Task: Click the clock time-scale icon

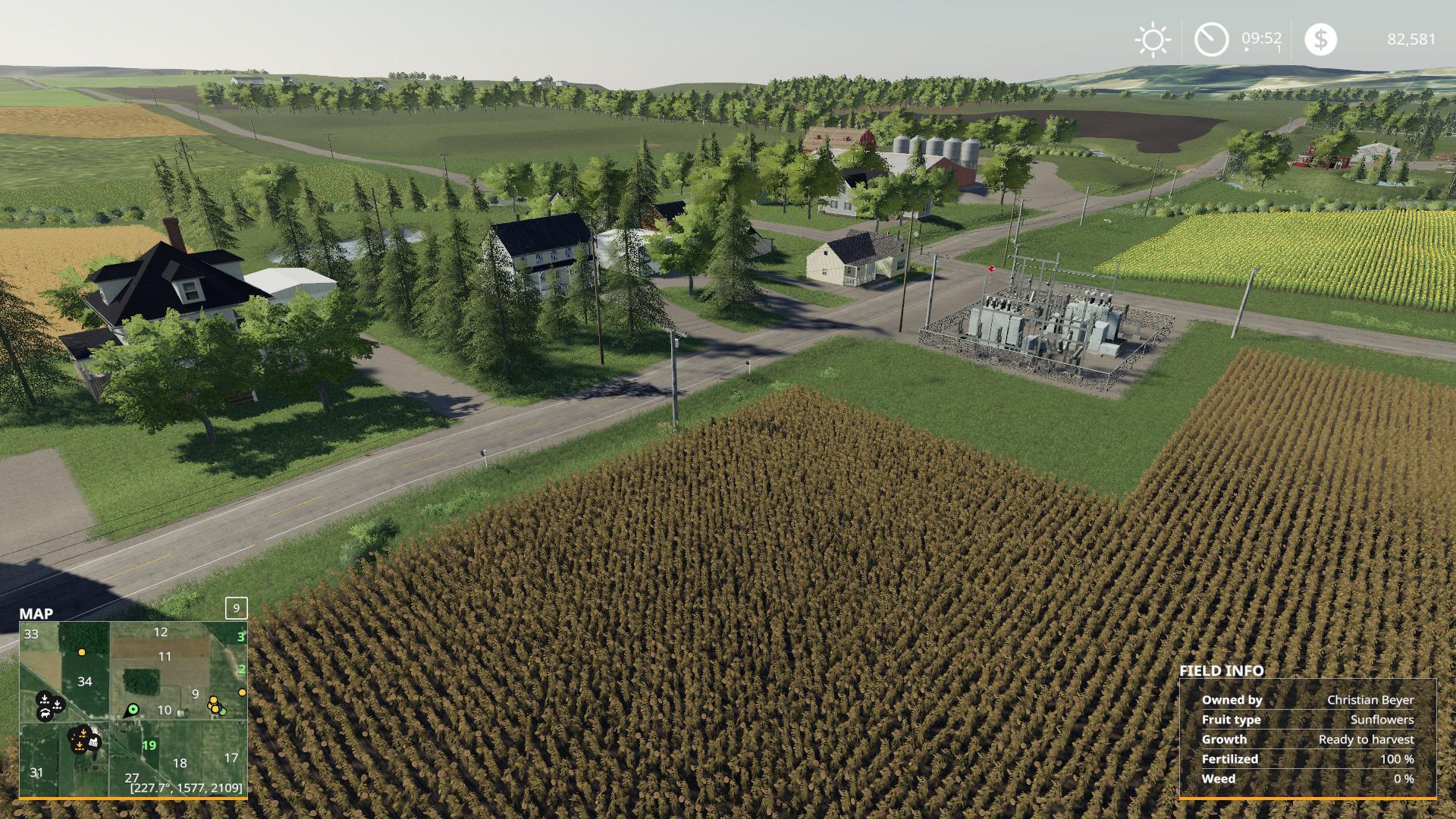Action: click(1211, 39)
